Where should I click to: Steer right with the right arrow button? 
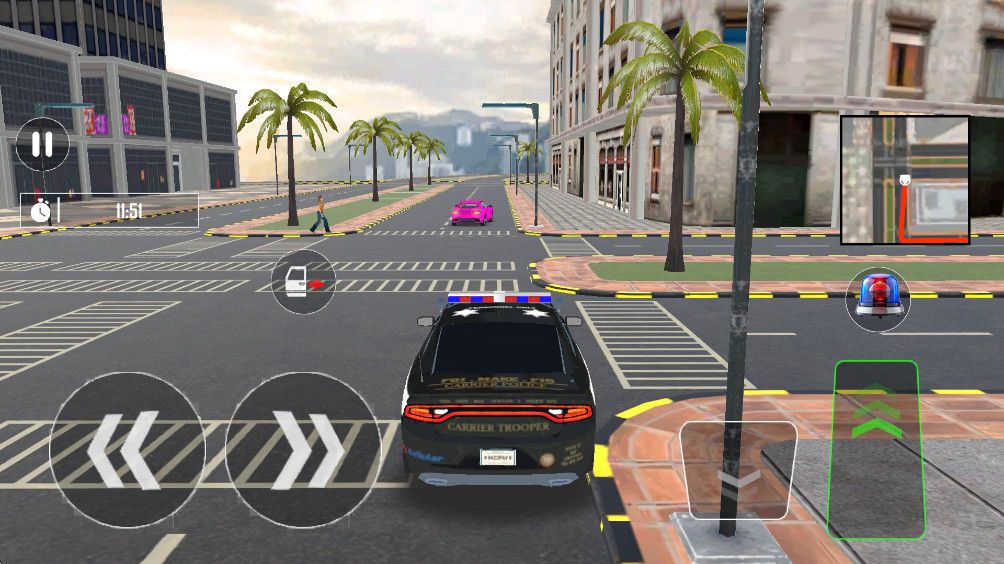303,450
